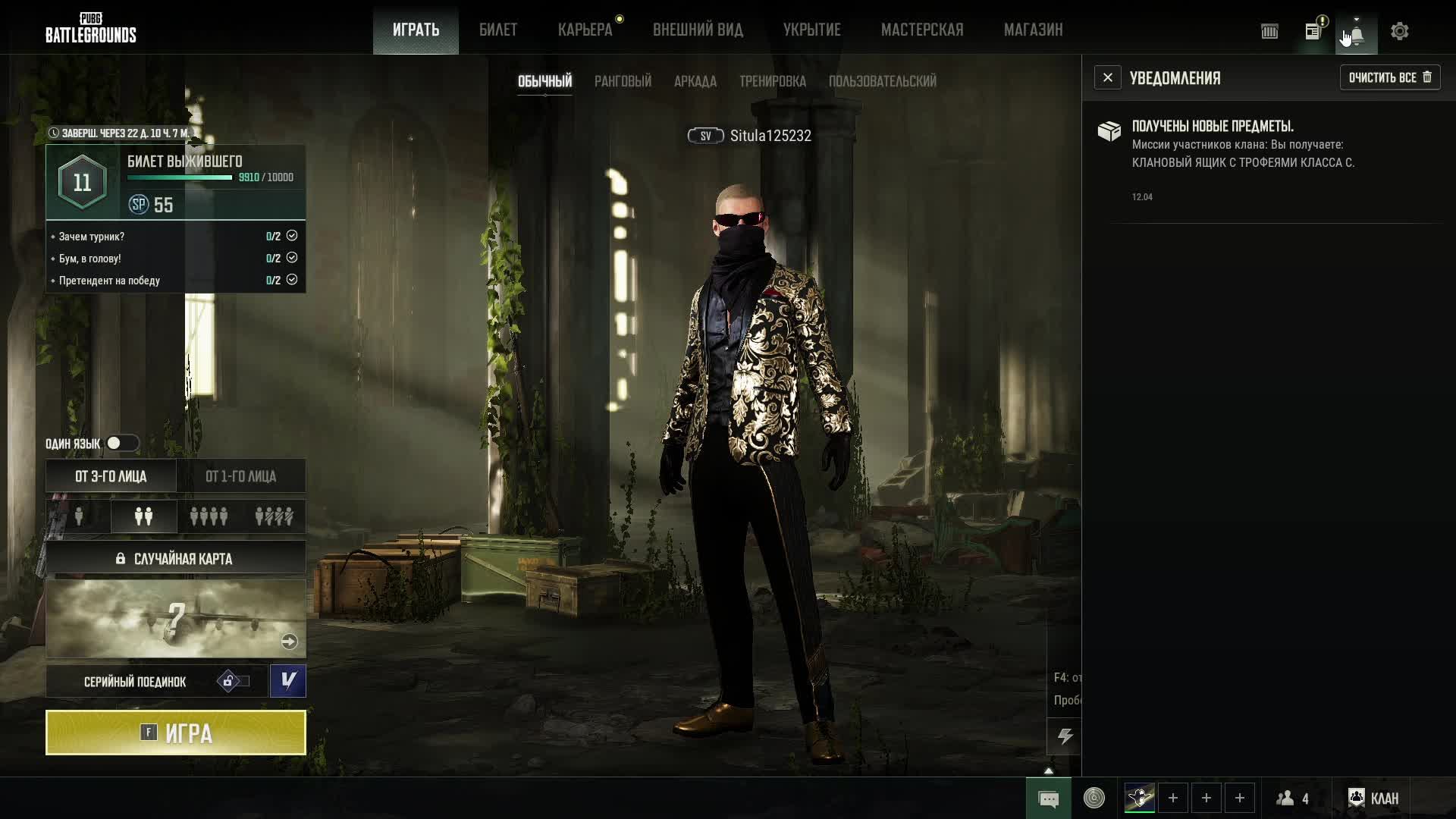Open the gear settings icon
This screenshot has height=819, width=1456.
click(x=1399, y=31)
